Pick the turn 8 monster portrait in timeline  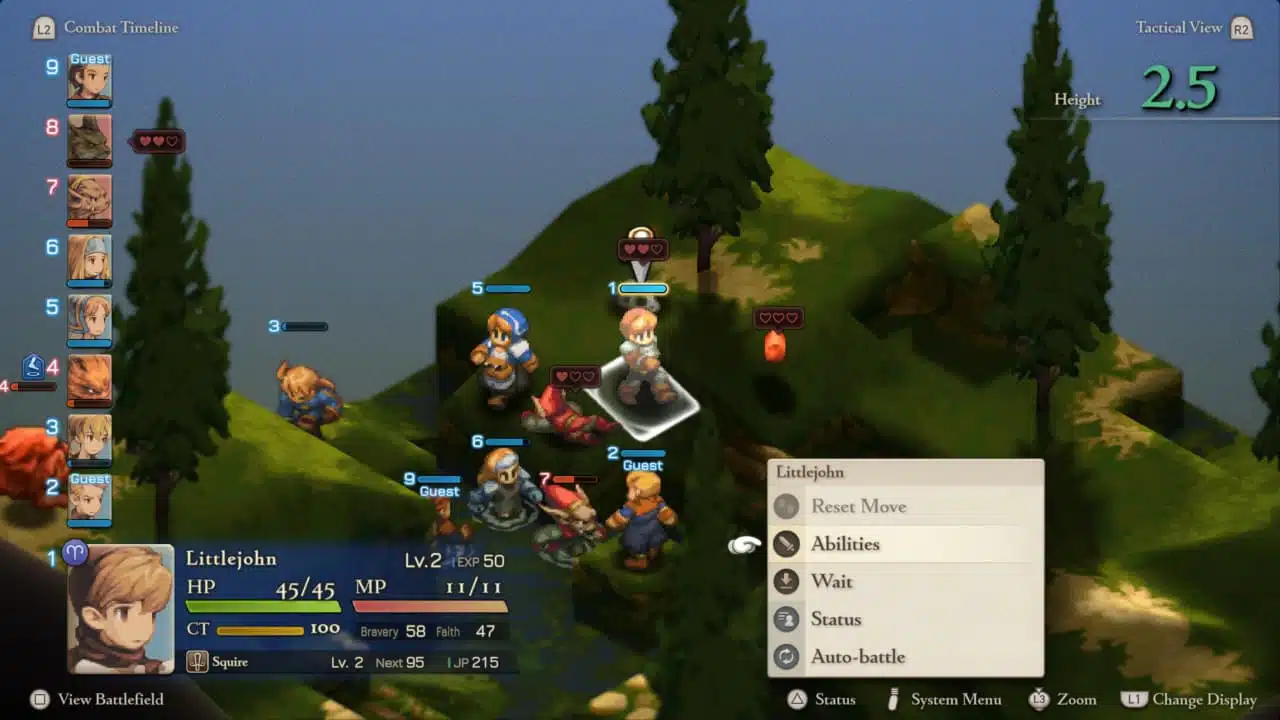click(89, 139)
